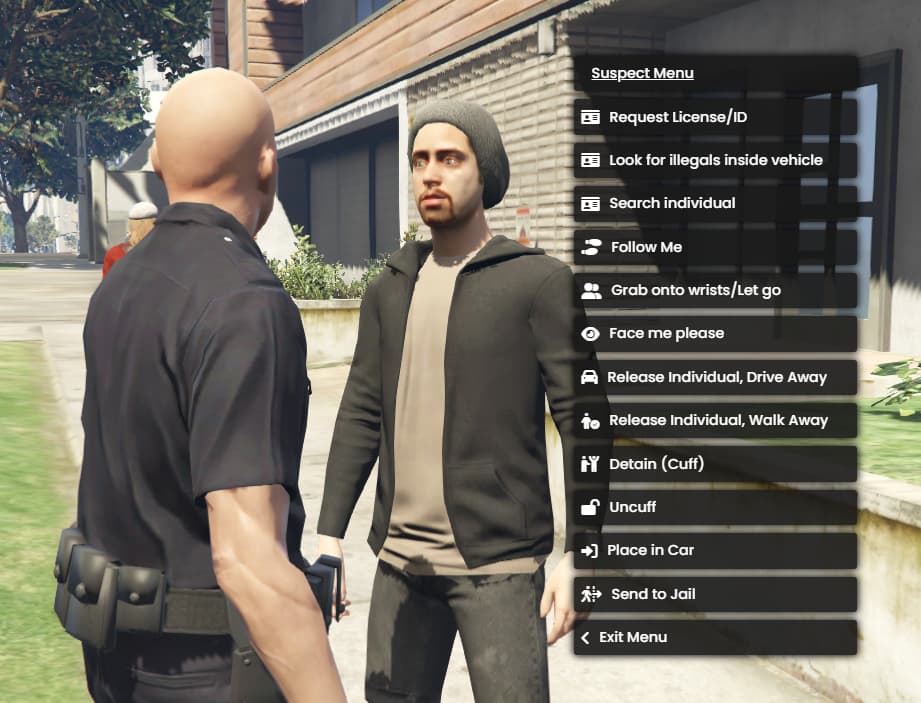Select the Follow Me command
The image size is (921, 703).
pos(715,247)
